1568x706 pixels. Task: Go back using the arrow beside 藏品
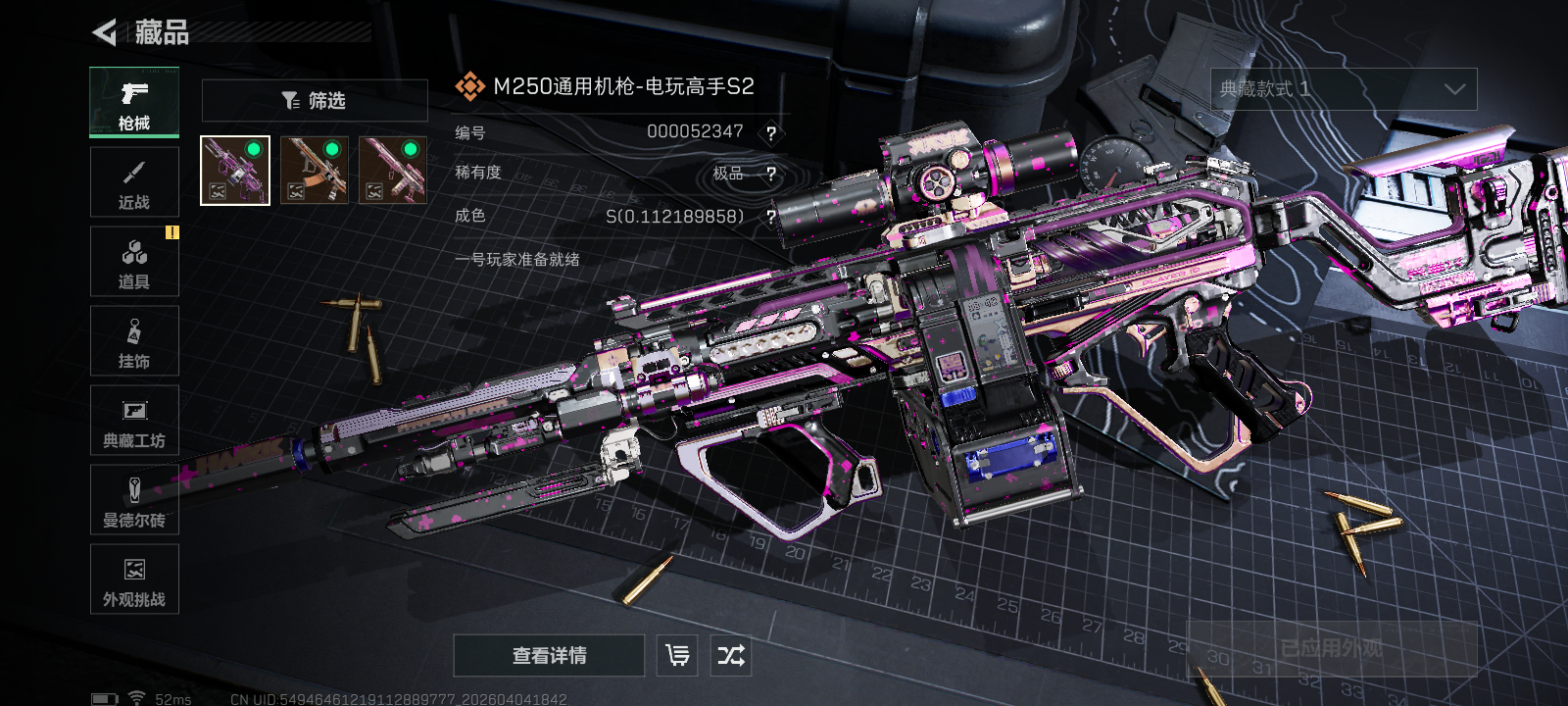105,32
